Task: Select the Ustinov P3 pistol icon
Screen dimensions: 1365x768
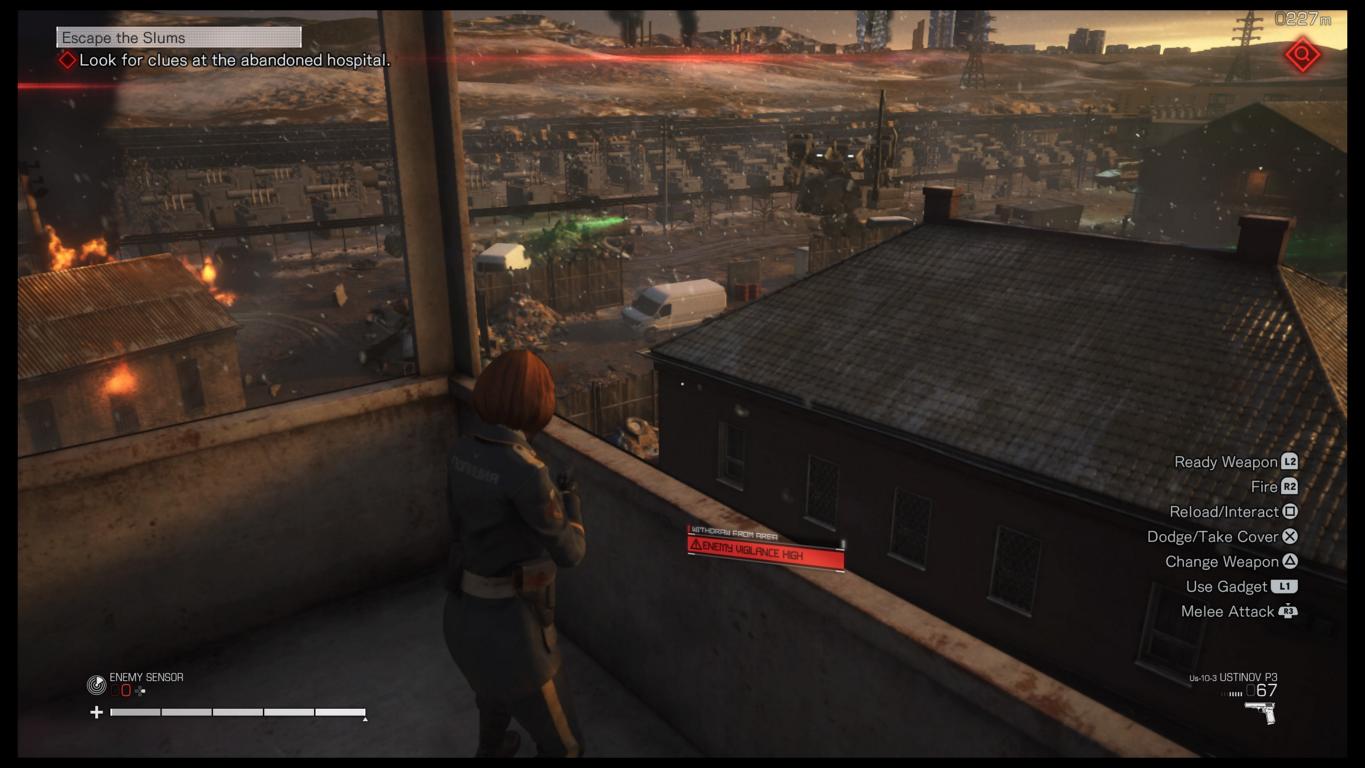Action: click(x=1259, y=712)
